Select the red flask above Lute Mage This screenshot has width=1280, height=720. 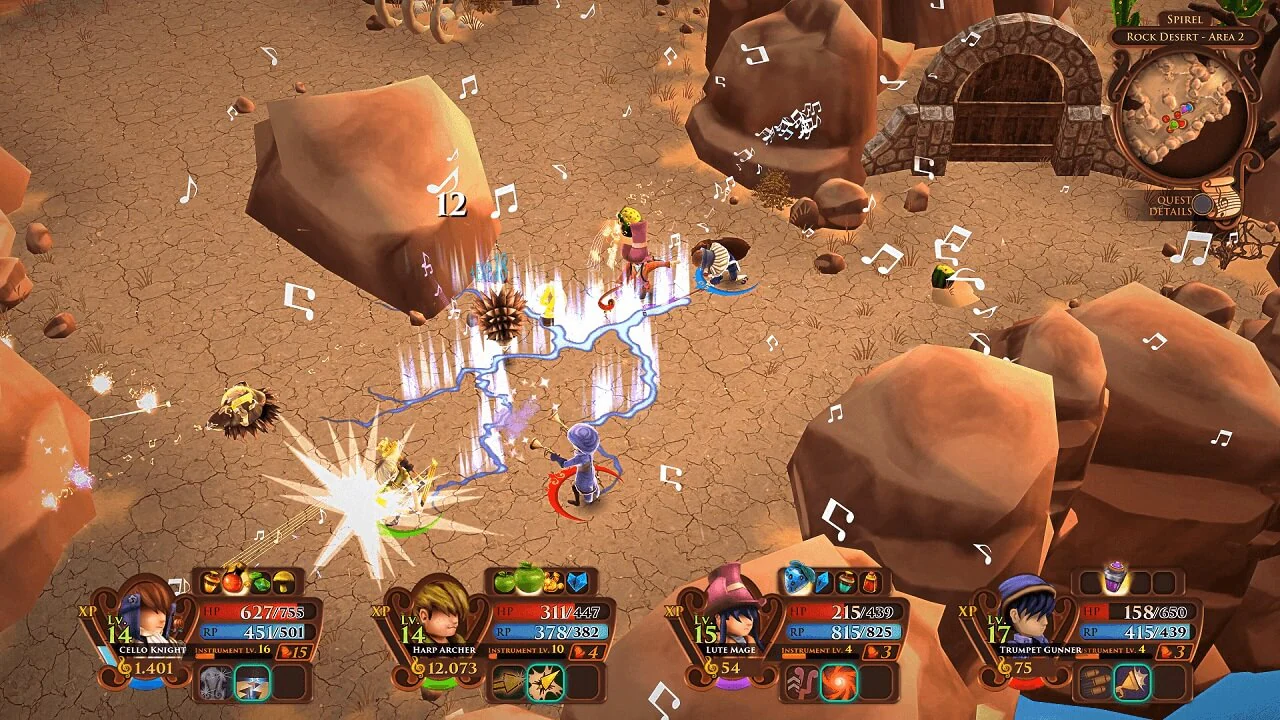click(x=870, y=582)
